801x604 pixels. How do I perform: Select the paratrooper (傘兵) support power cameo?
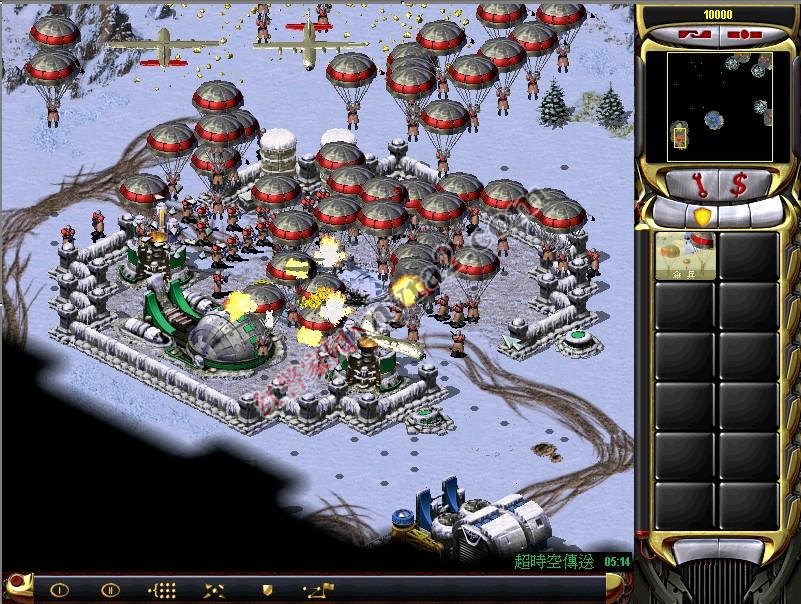[x=686, y=256]
